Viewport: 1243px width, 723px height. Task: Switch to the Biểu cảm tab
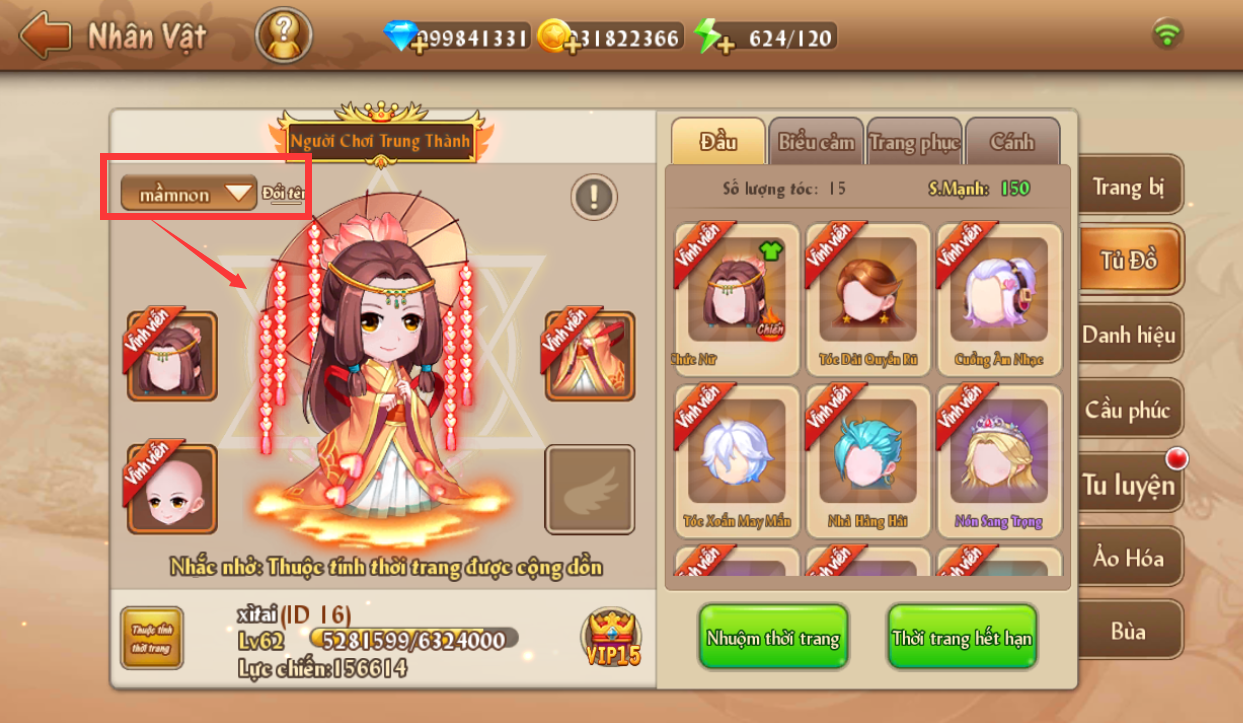coord(816,142)
